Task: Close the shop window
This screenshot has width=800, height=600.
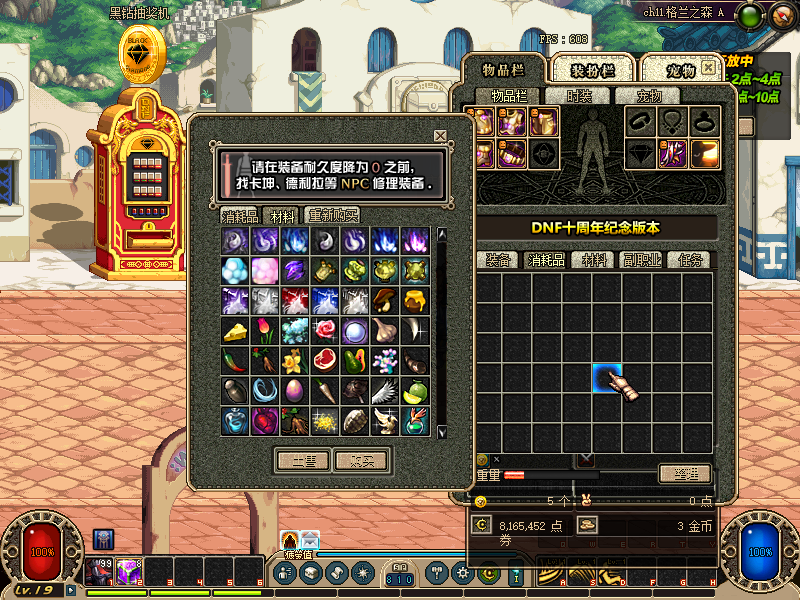Action: click(440, 136)
